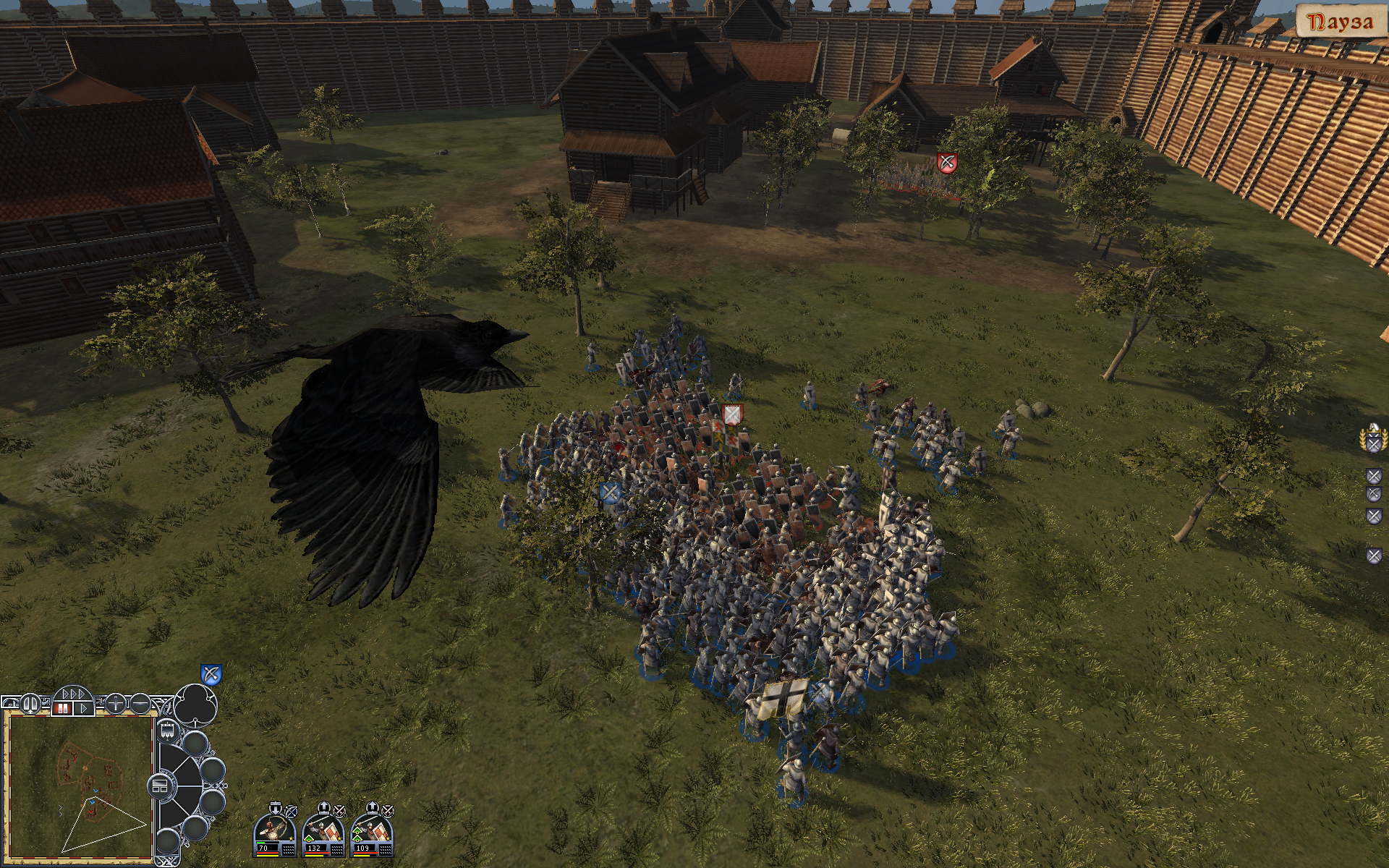The width and height of the screenshot is (1389, 868).
Task: Click the black trefoil orders dial
Action: 197,703
